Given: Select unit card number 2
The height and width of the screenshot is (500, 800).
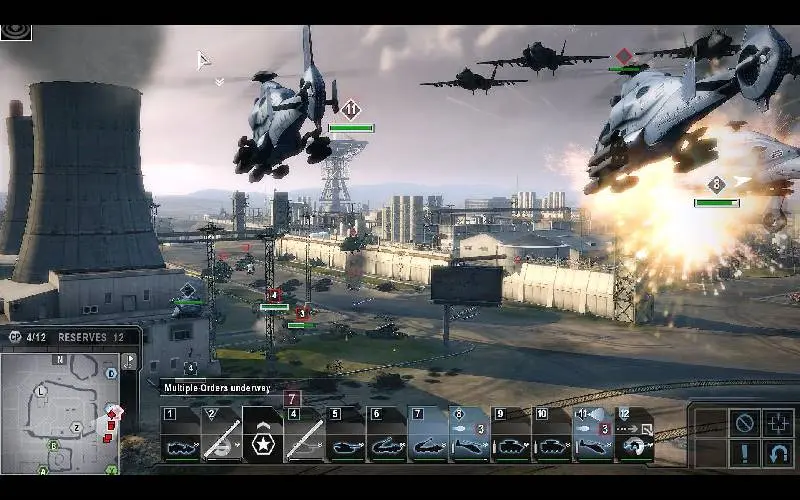Looking at the screenshot, I should click(x=221, y=435).
